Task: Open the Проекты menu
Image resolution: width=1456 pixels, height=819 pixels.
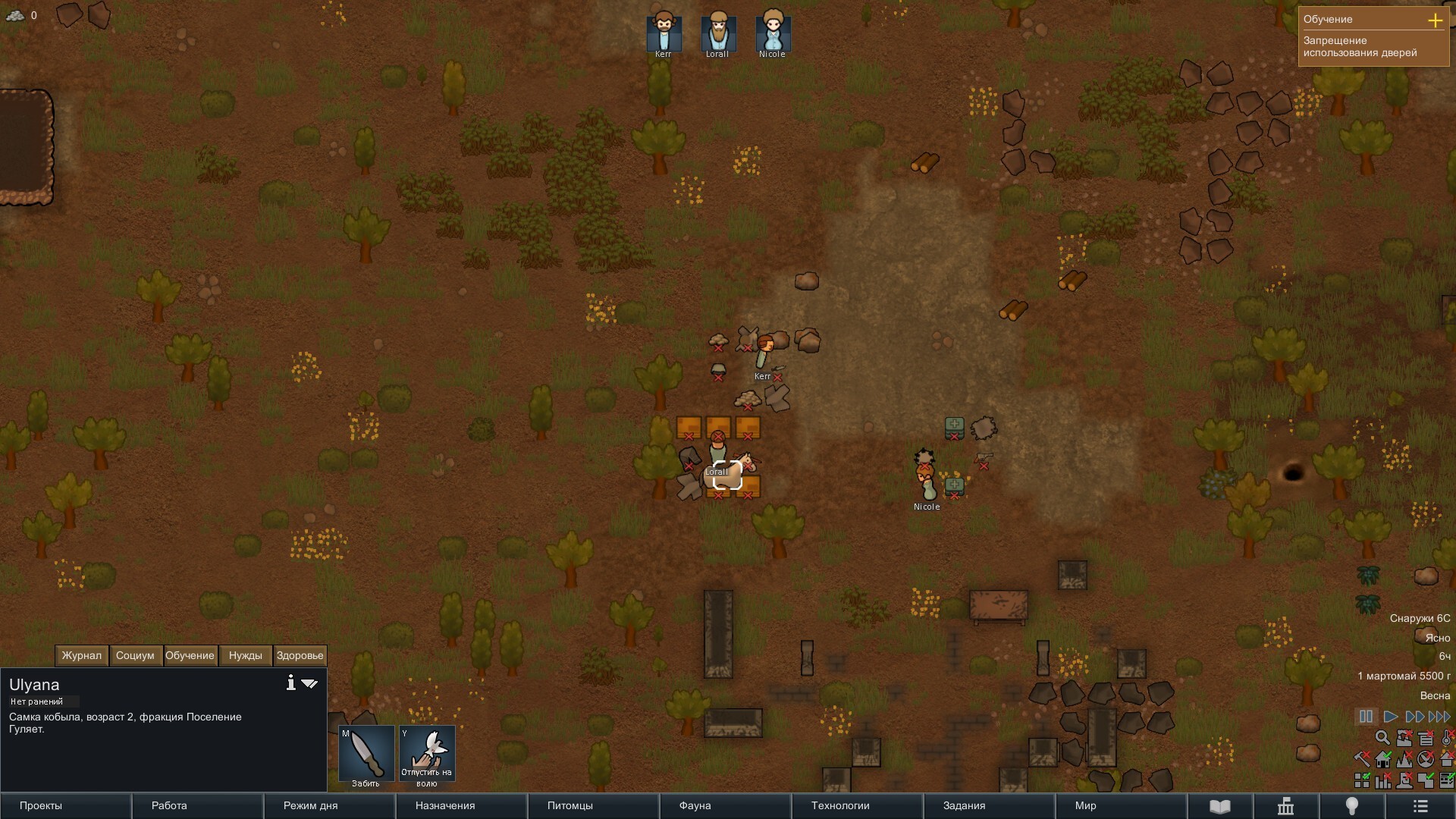Action: (66, 806)
